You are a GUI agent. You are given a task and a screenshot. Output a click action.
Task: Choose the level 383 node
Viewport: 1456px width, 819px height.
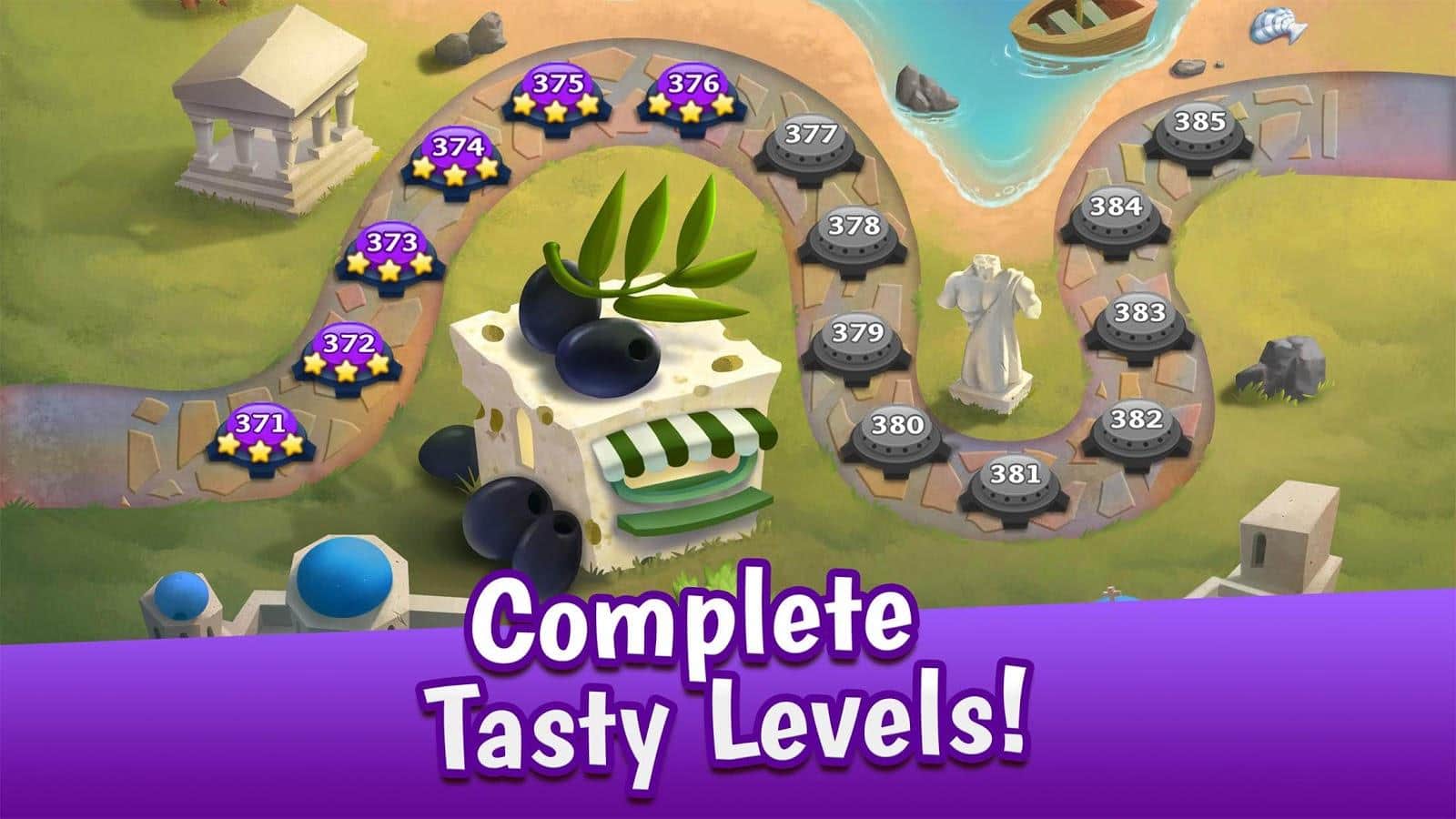(1139, 322)
